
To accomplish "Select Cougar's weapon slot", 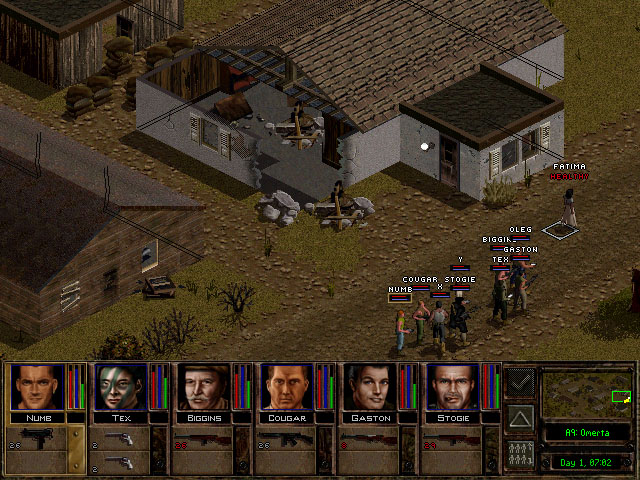I will click(288, 439).
